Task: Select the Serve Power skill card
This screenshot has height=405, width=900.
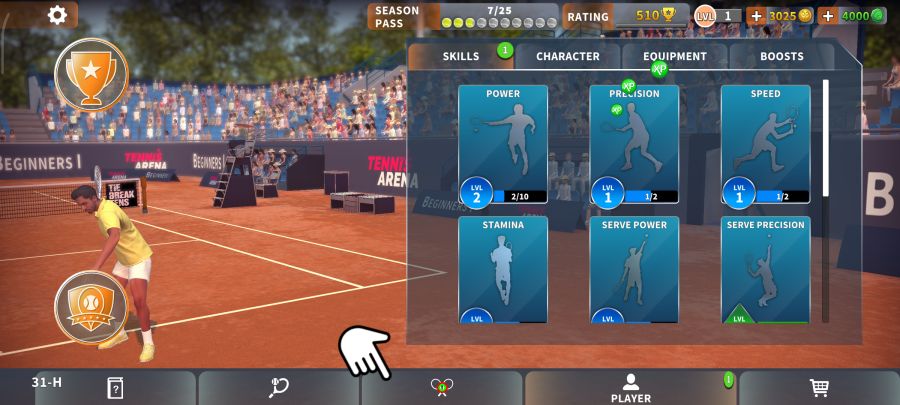Action: (x=634, y=269)
